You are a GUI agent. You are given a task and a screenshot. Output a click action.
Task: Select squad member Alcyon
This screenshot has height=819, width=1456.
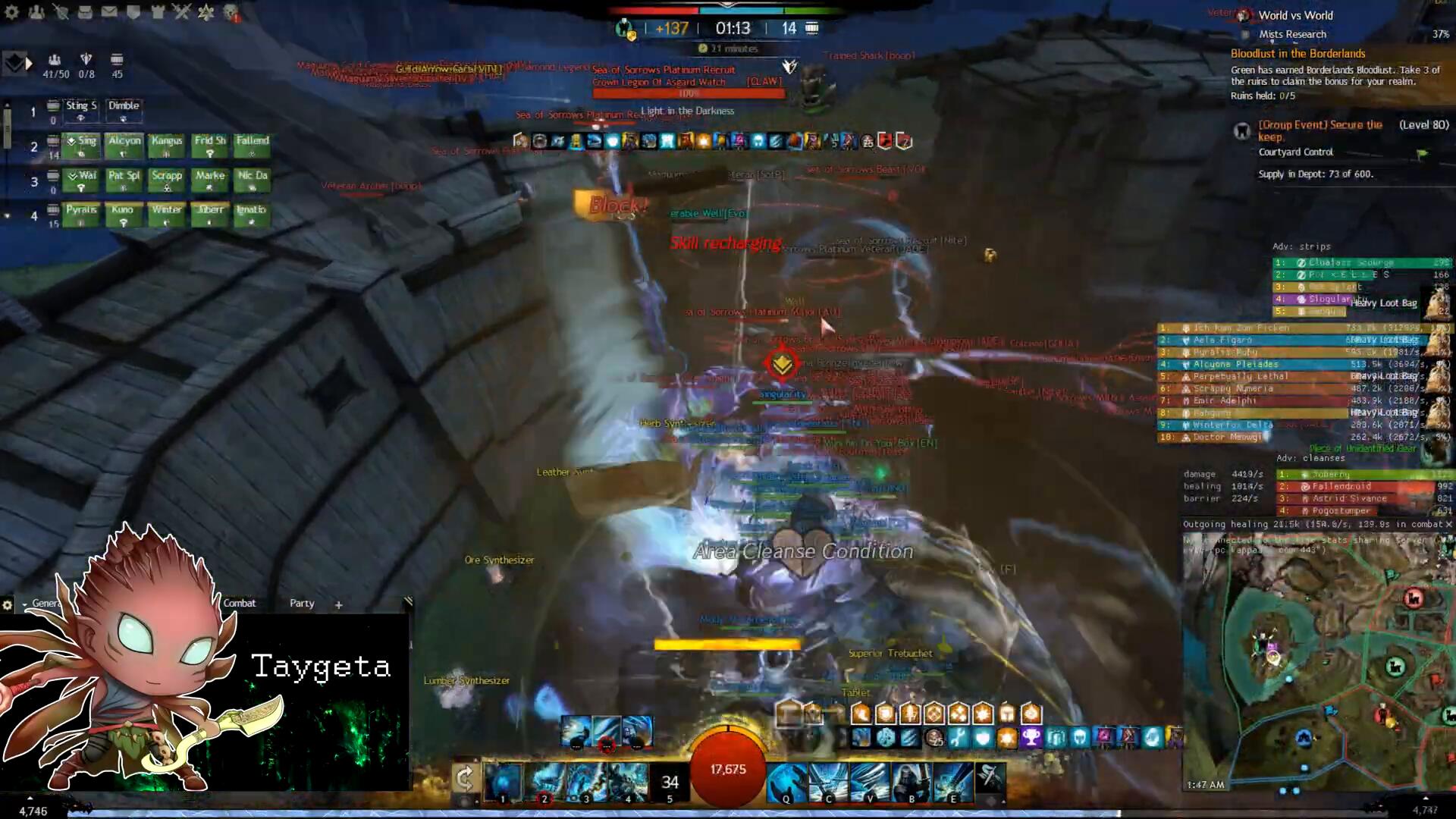[x=124, y=145]
